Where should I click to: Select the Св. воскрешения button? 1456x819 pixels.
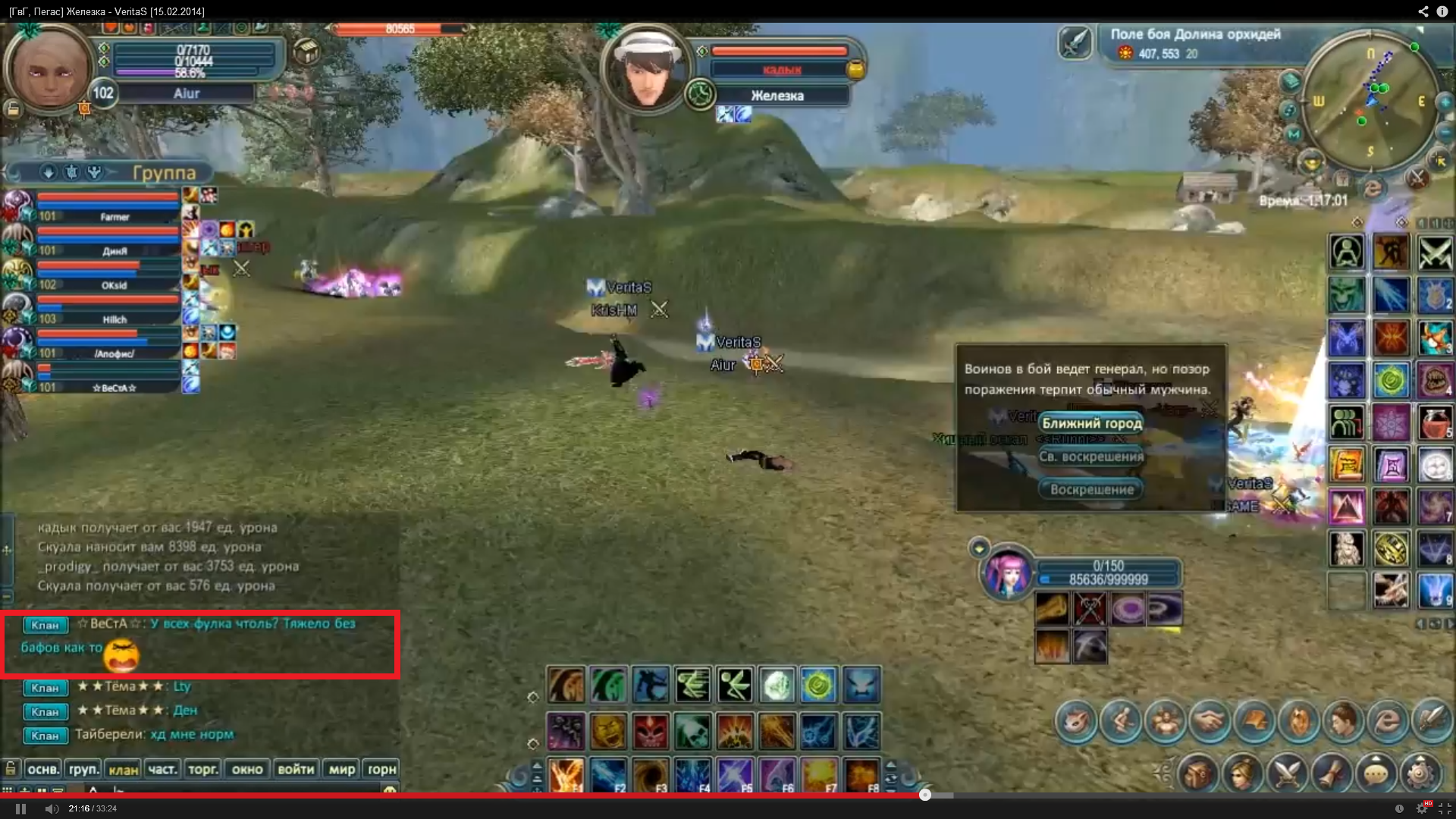1091,457
